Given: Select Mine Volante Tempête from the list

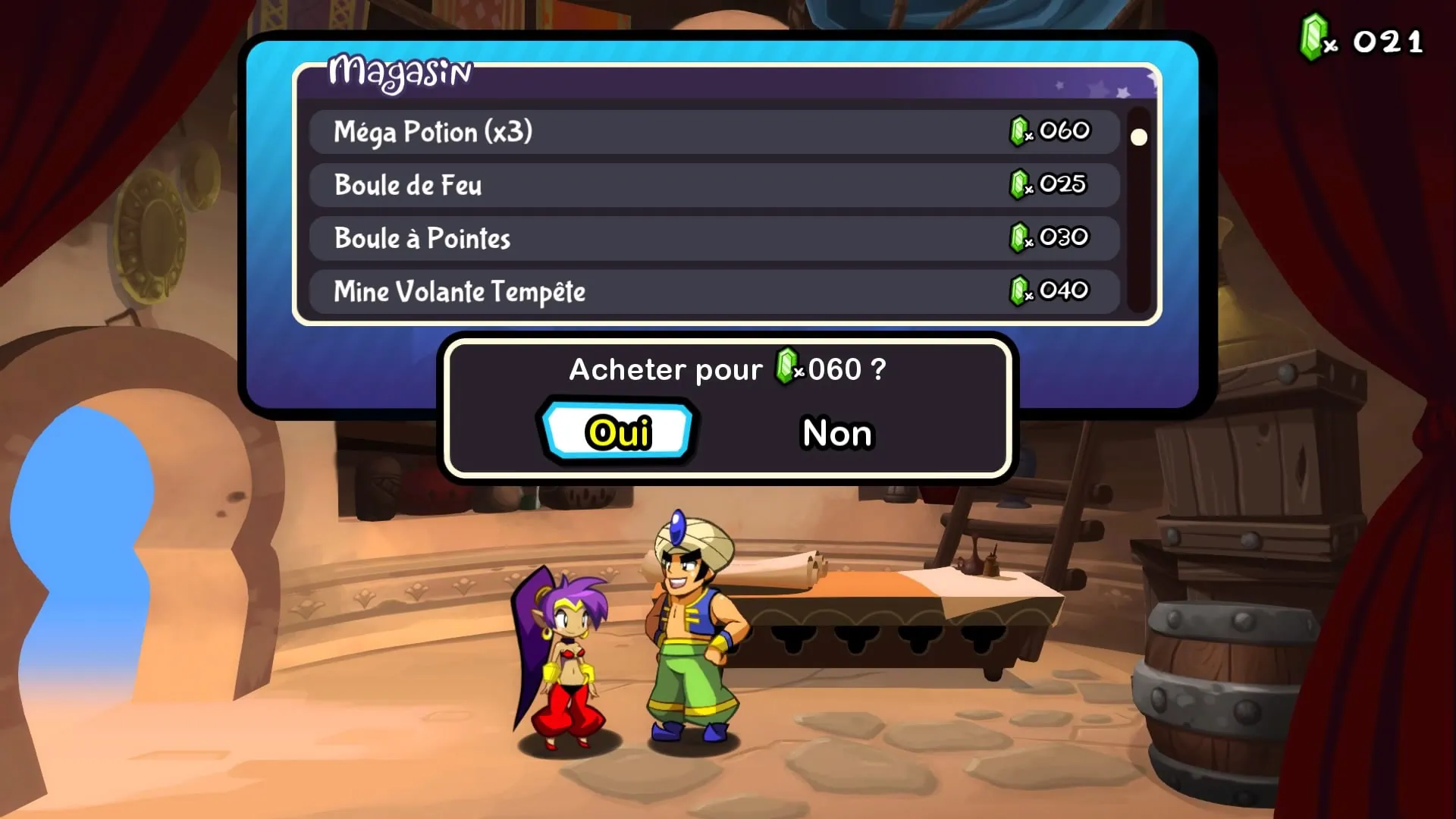Looking at the screenshot, I should (713, 291).
